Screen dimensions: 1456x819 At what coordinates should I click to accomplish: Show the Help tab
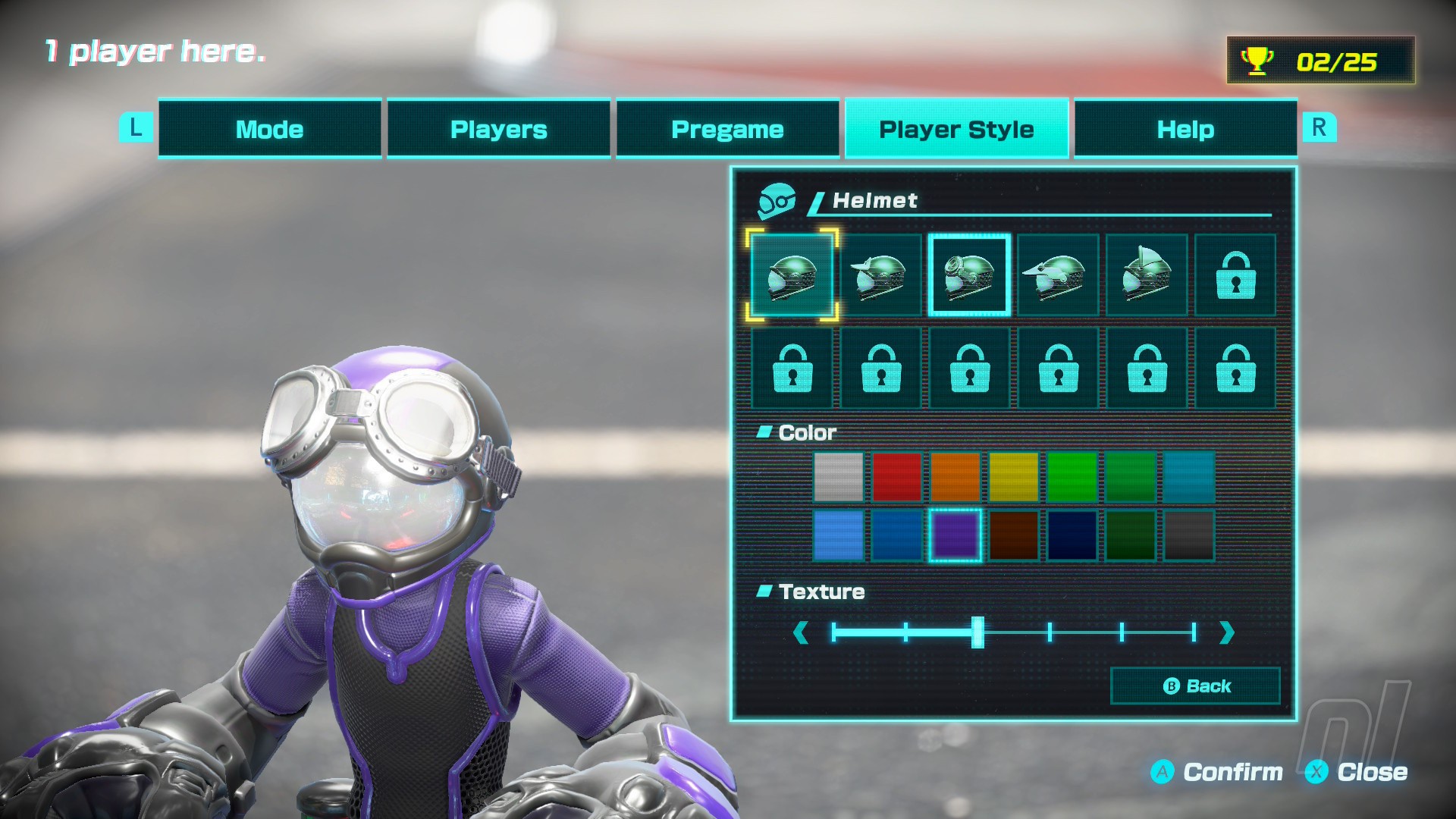click(1185, 129)
